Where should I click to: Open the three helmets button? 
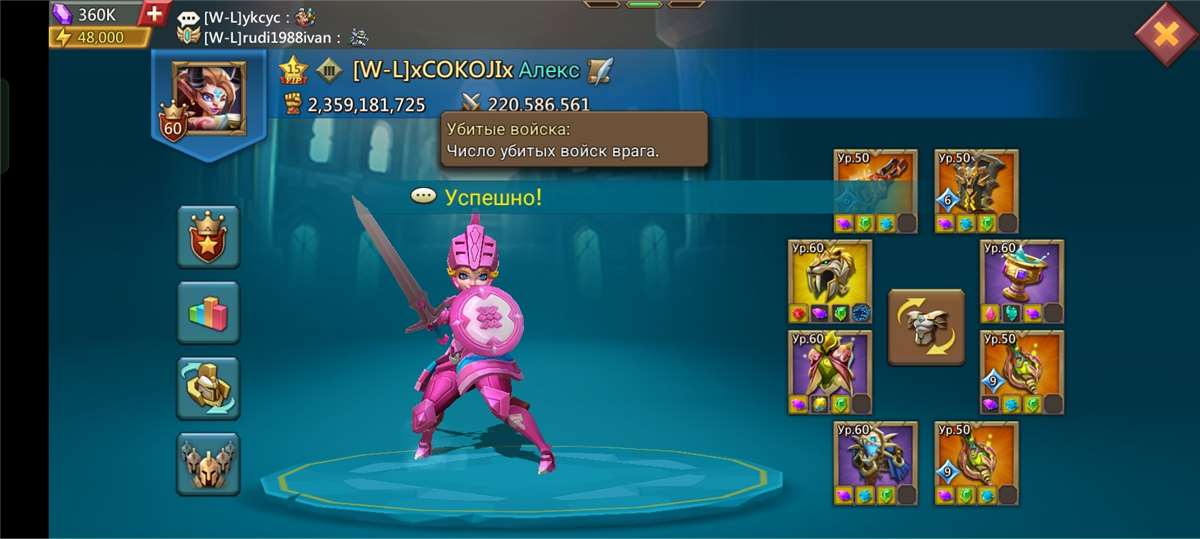click(x=208, y=463)
